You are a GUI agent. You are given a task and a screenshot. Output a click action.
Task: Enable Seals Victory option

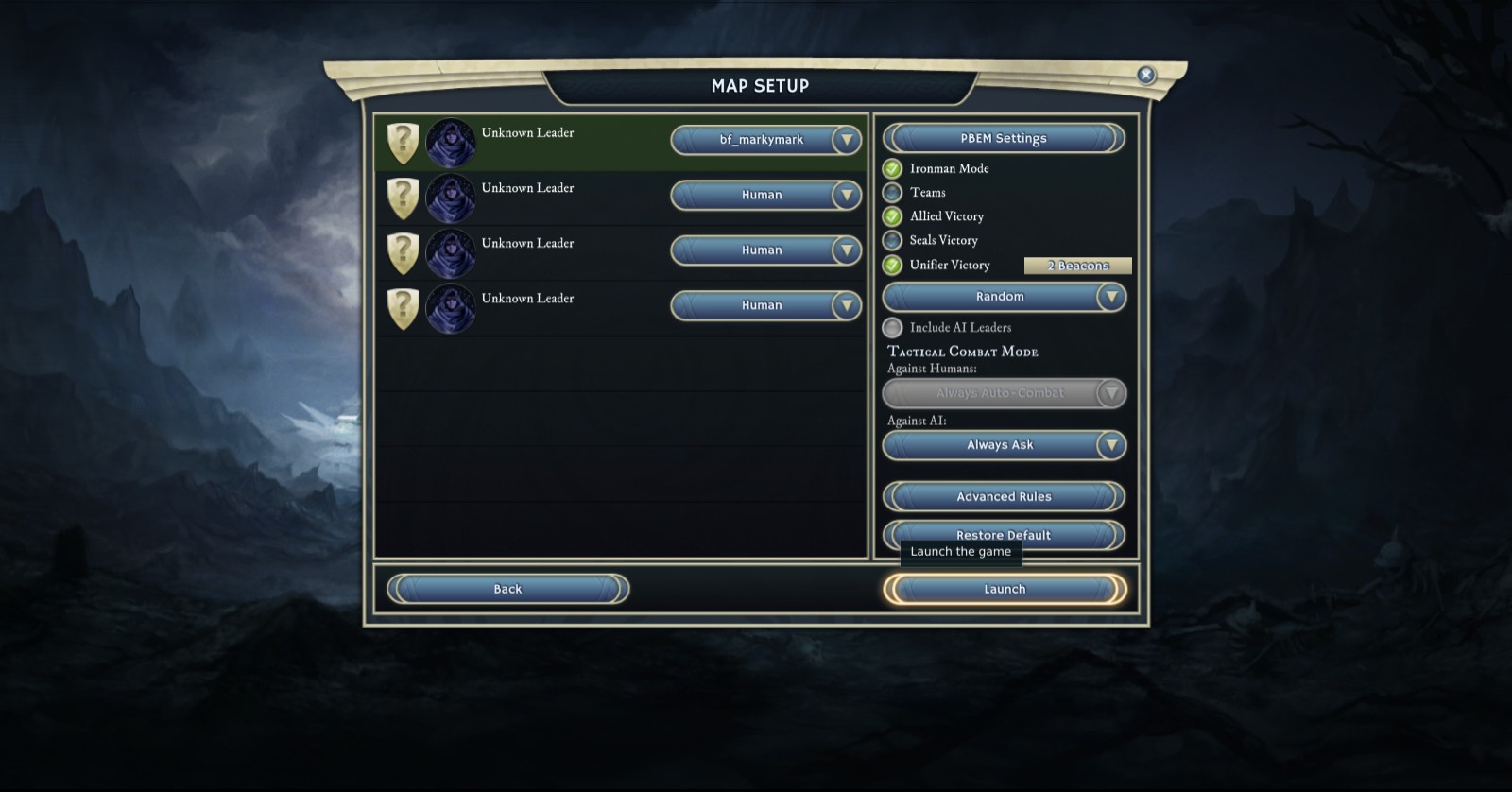[892, 240]
